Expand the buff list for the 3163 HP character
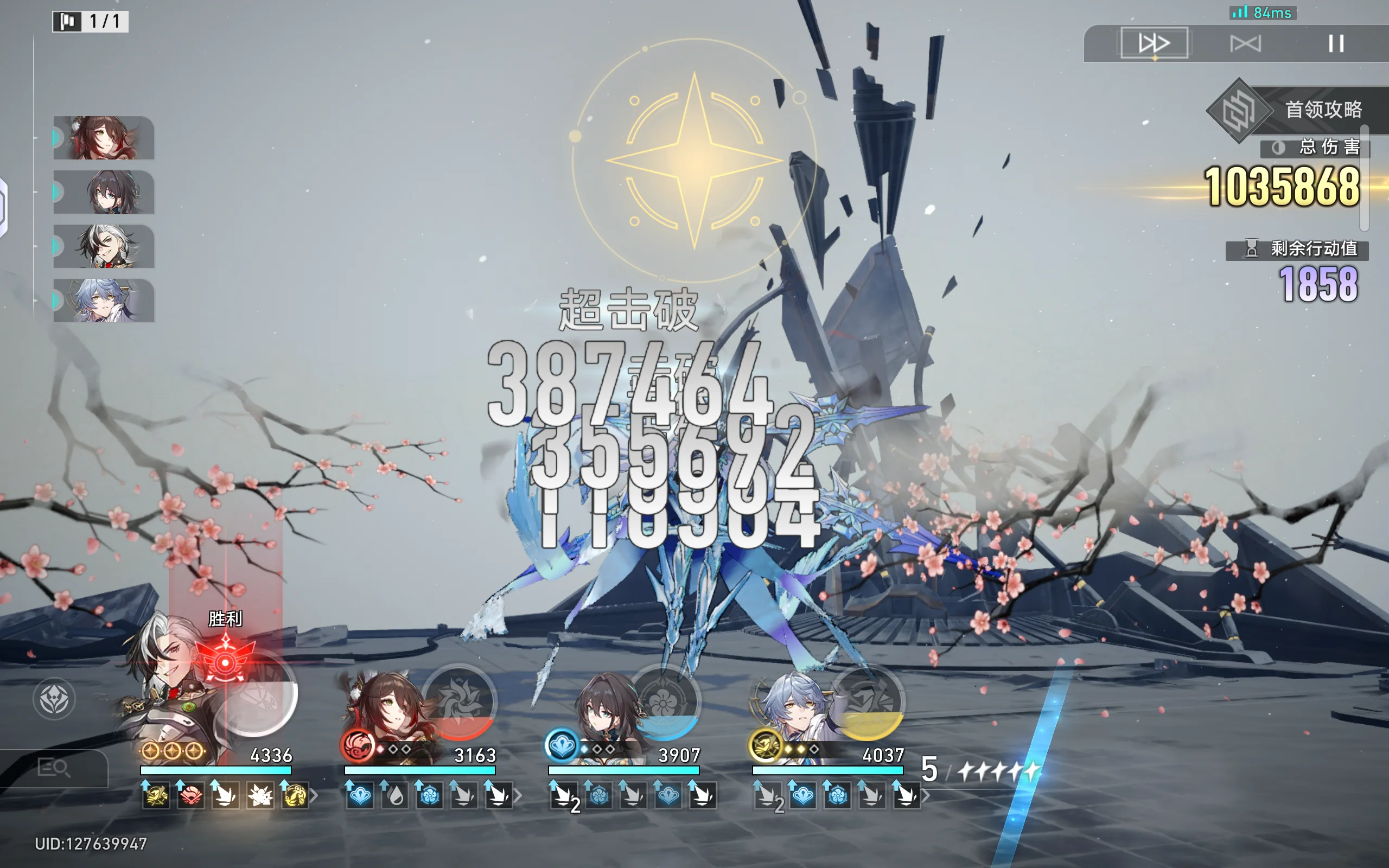Screen dimensions: 1389x868 (518, 796)
